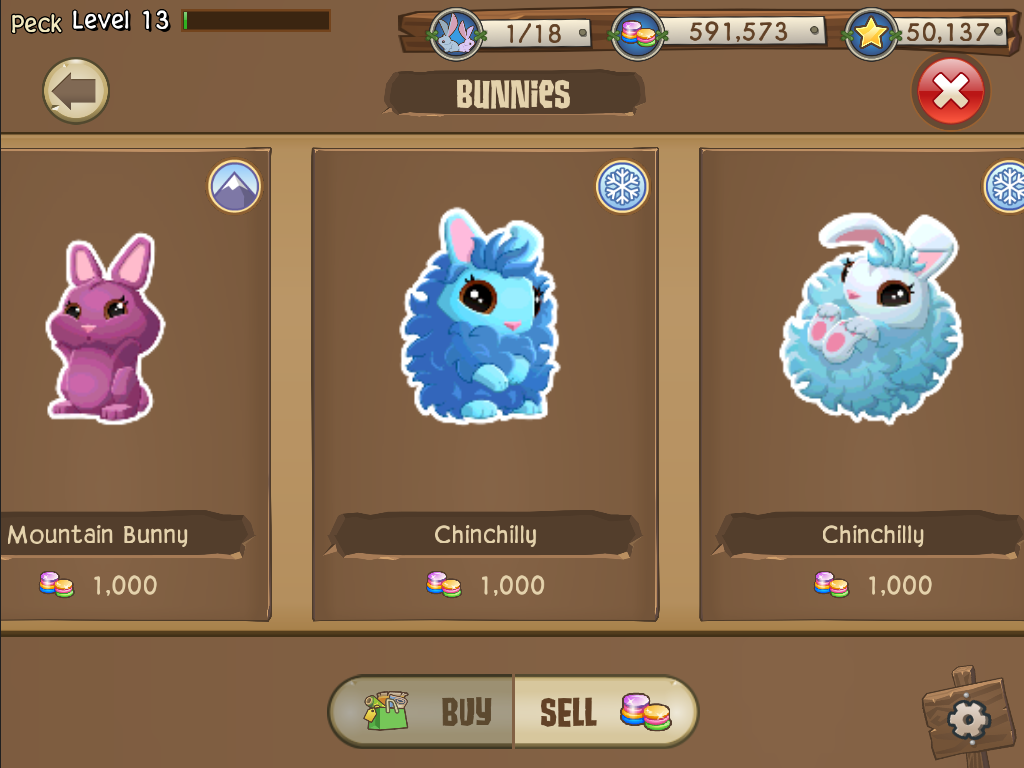Click the snowflake badge on blue Chinchilly card
Viewport: 1024px width, 768px height.
[x=622, y=186]
